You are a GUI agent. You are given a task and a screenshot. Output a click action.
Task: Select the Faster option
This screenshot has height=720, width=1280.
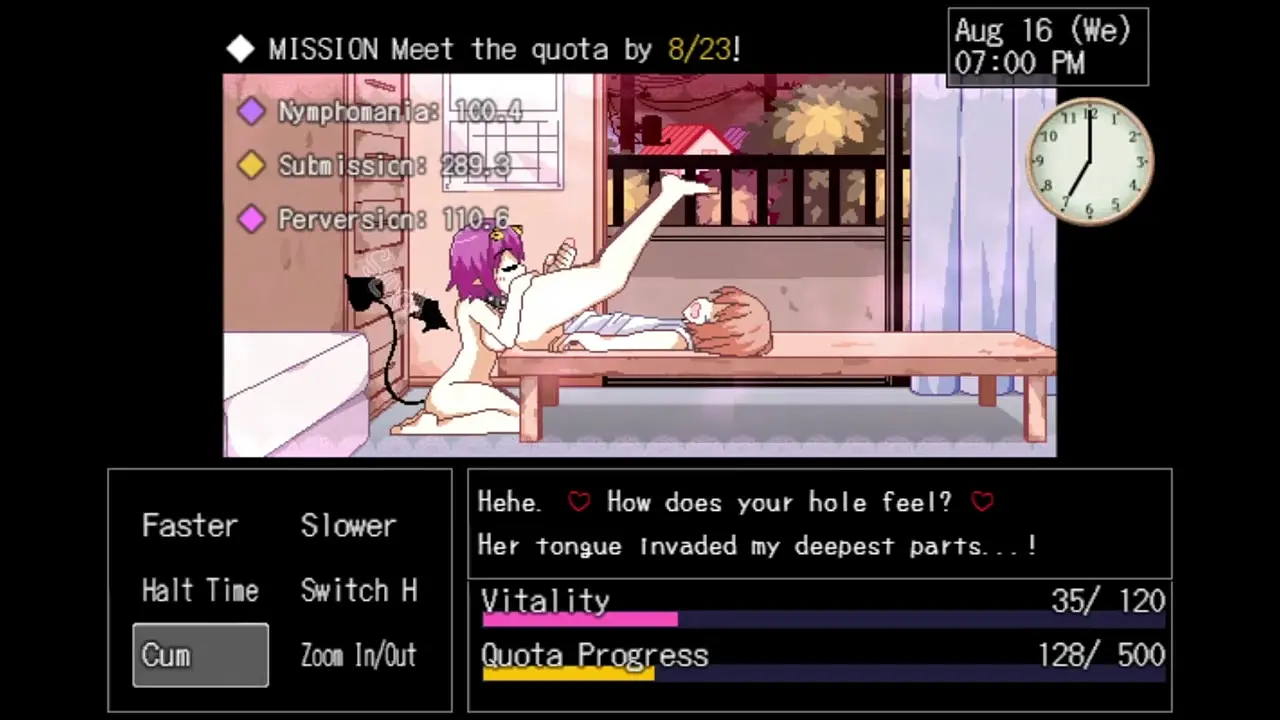tap(190, 526)
